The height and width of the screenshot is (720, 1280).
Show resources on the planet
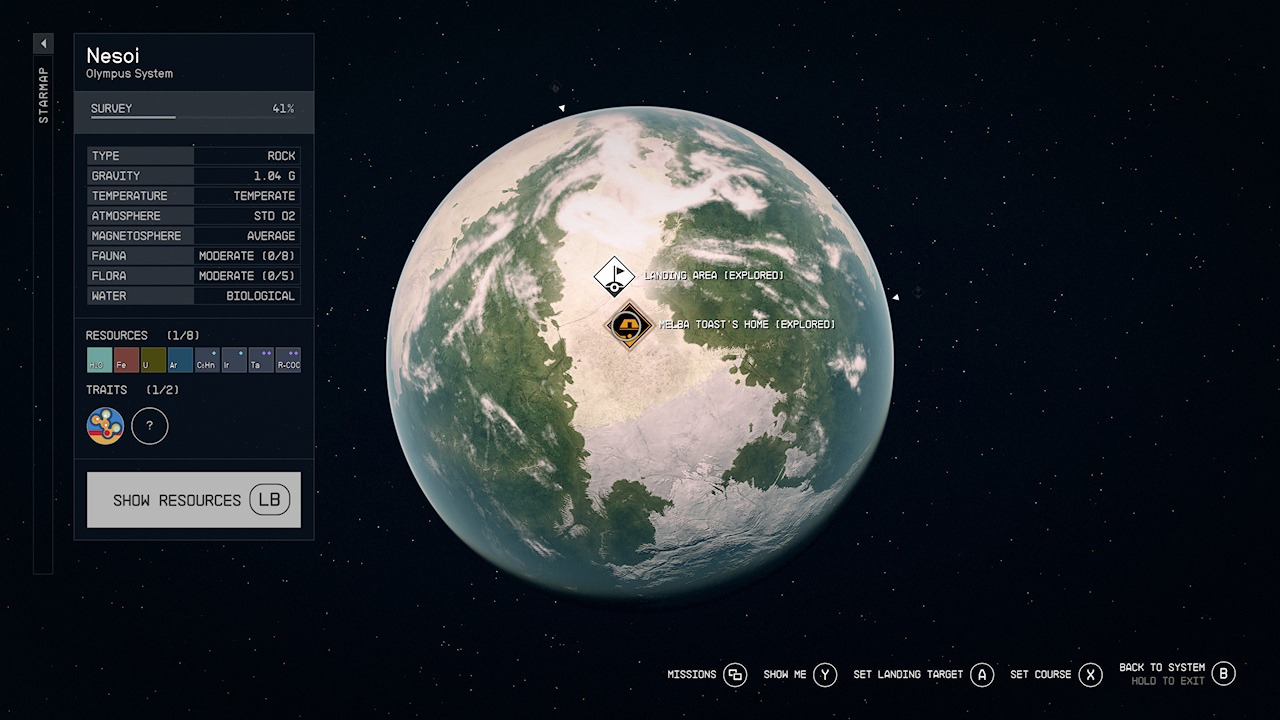point(194,500)
